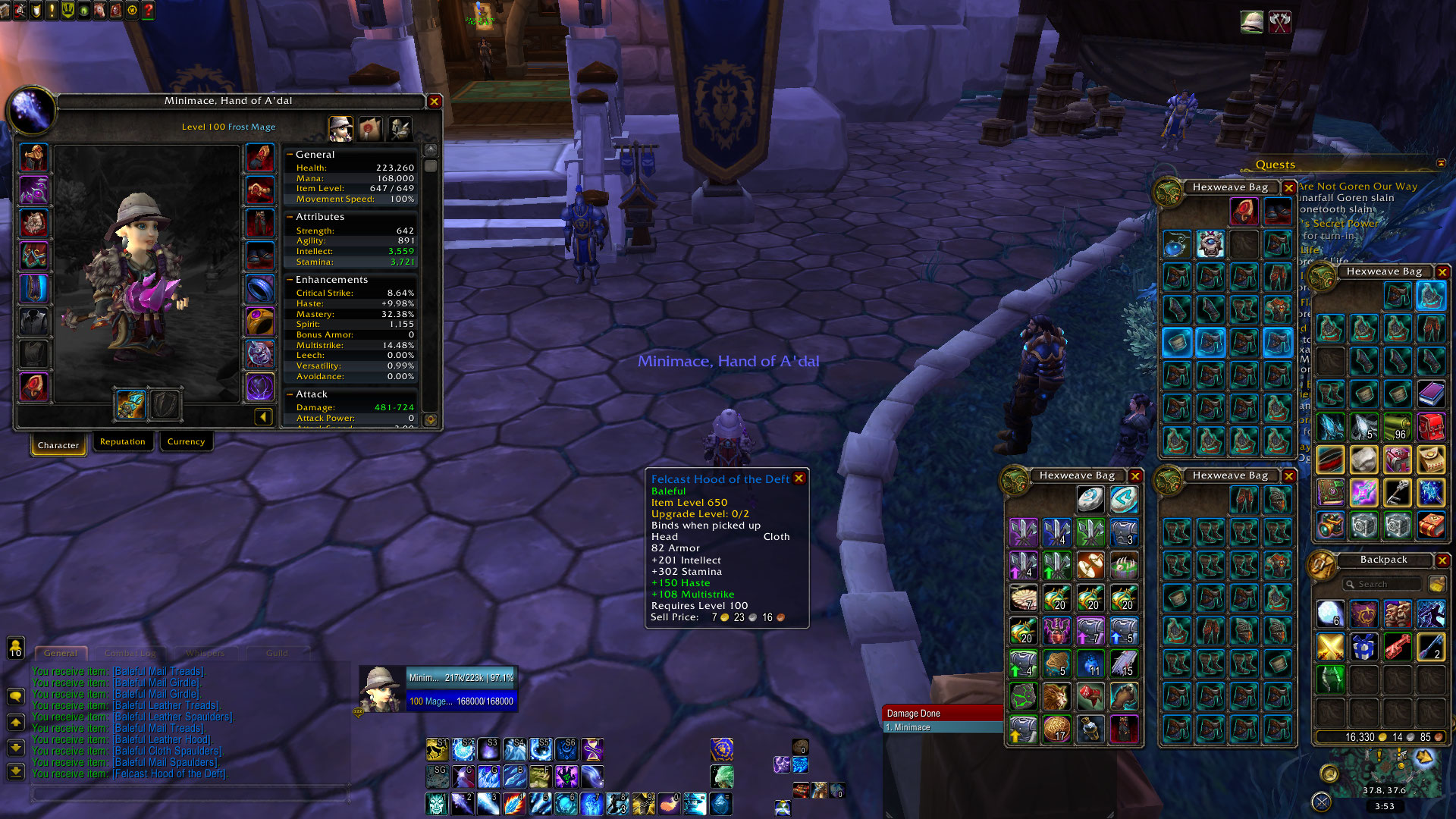The height and width of the screenshot is (819, 1456).
Task: Open the Guild chat tab
Action: (277, 653)
